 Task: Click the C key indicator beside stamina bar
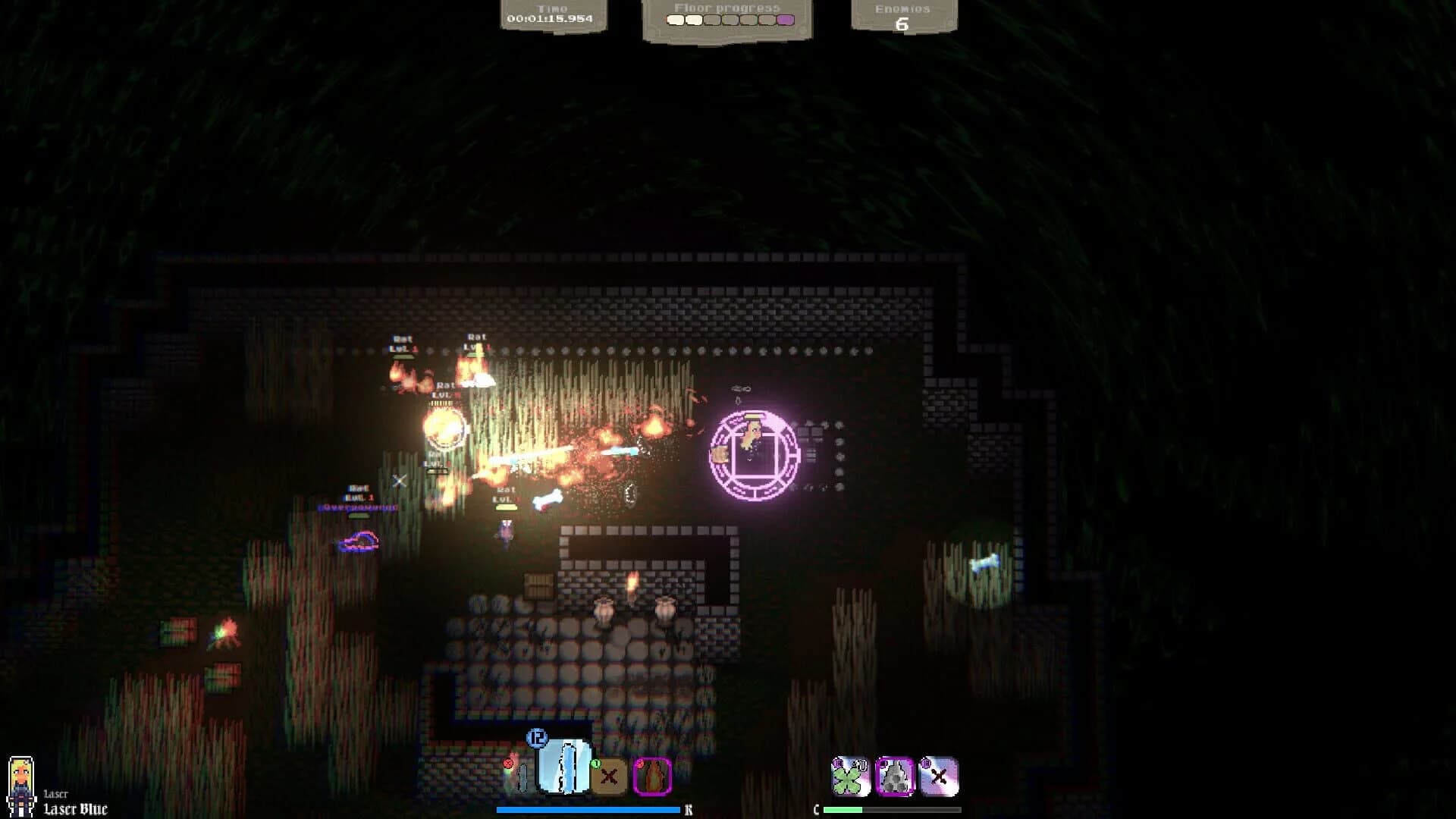coord(817,808)
